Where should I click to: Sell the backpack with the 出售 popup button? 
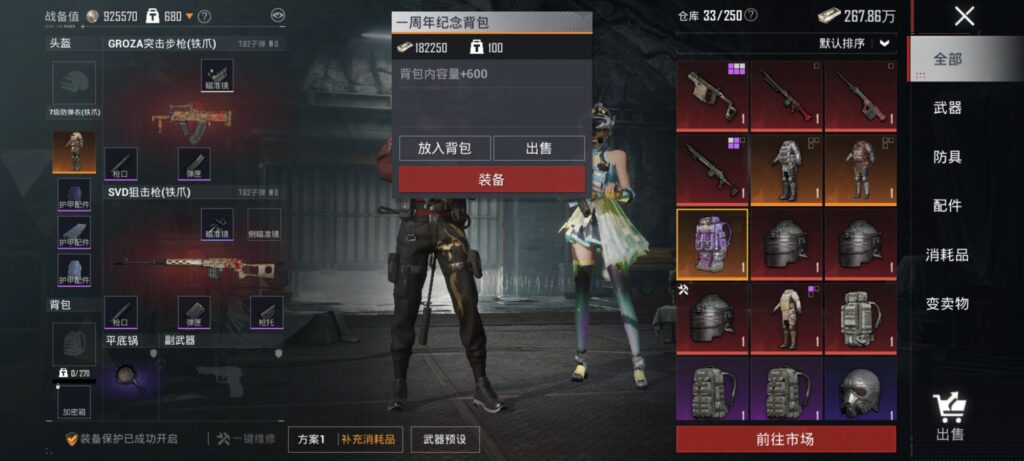[538, 148]
